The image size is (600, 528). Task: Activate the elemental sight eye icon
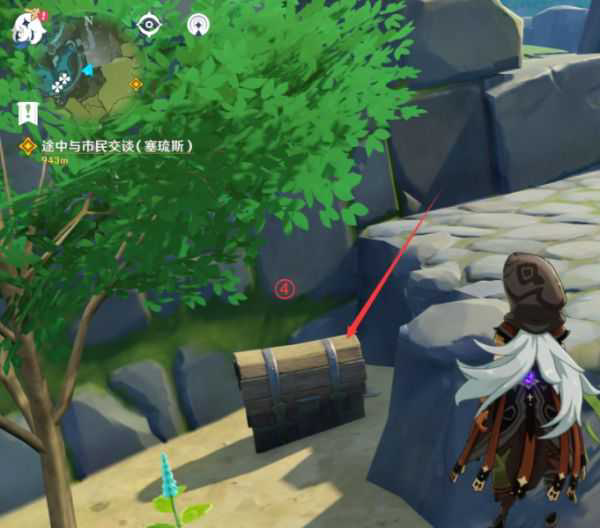pyautogui.click(x=150, y=24)
